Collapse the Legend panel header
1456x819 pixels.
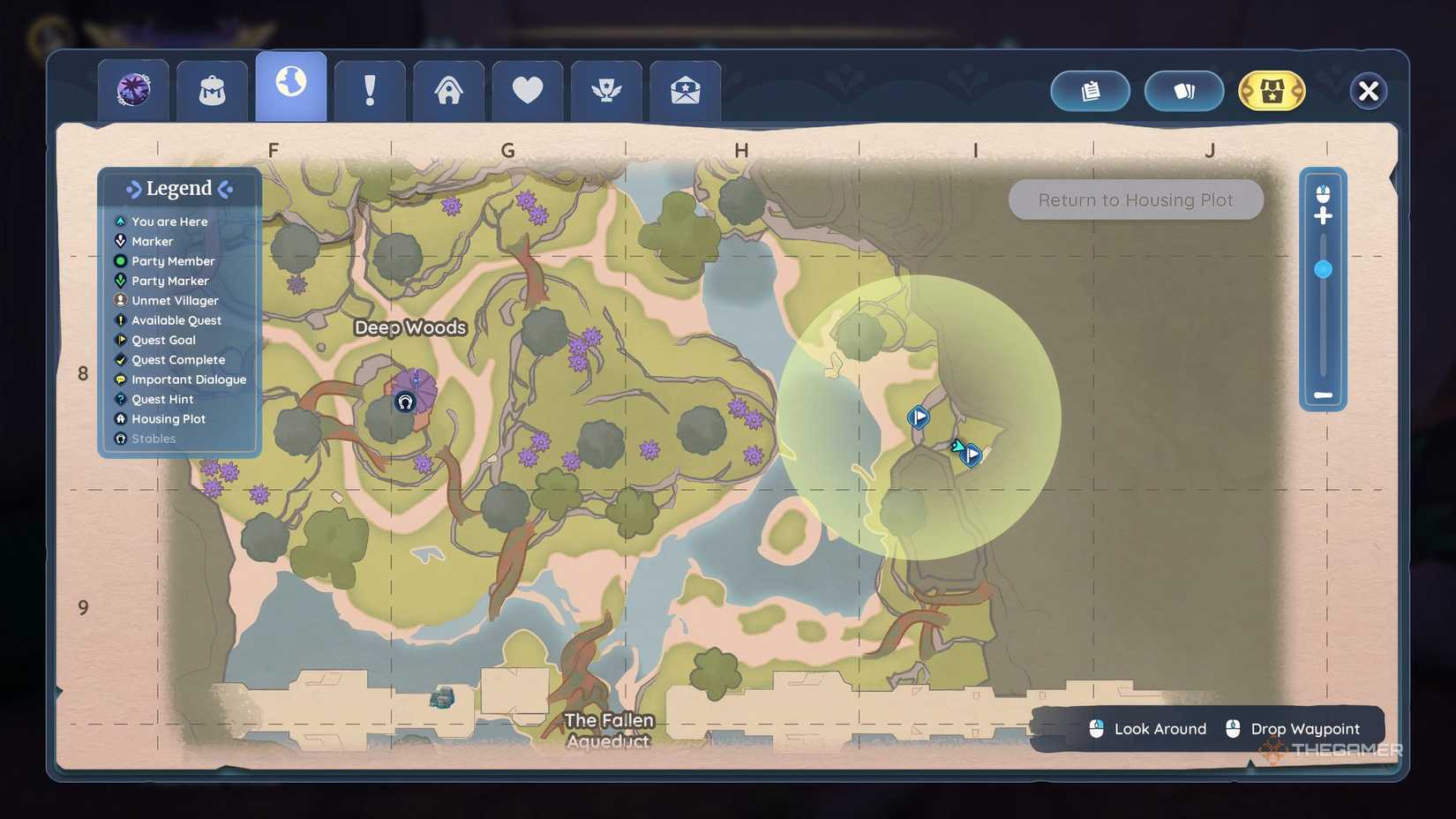[x=179, y=188]
